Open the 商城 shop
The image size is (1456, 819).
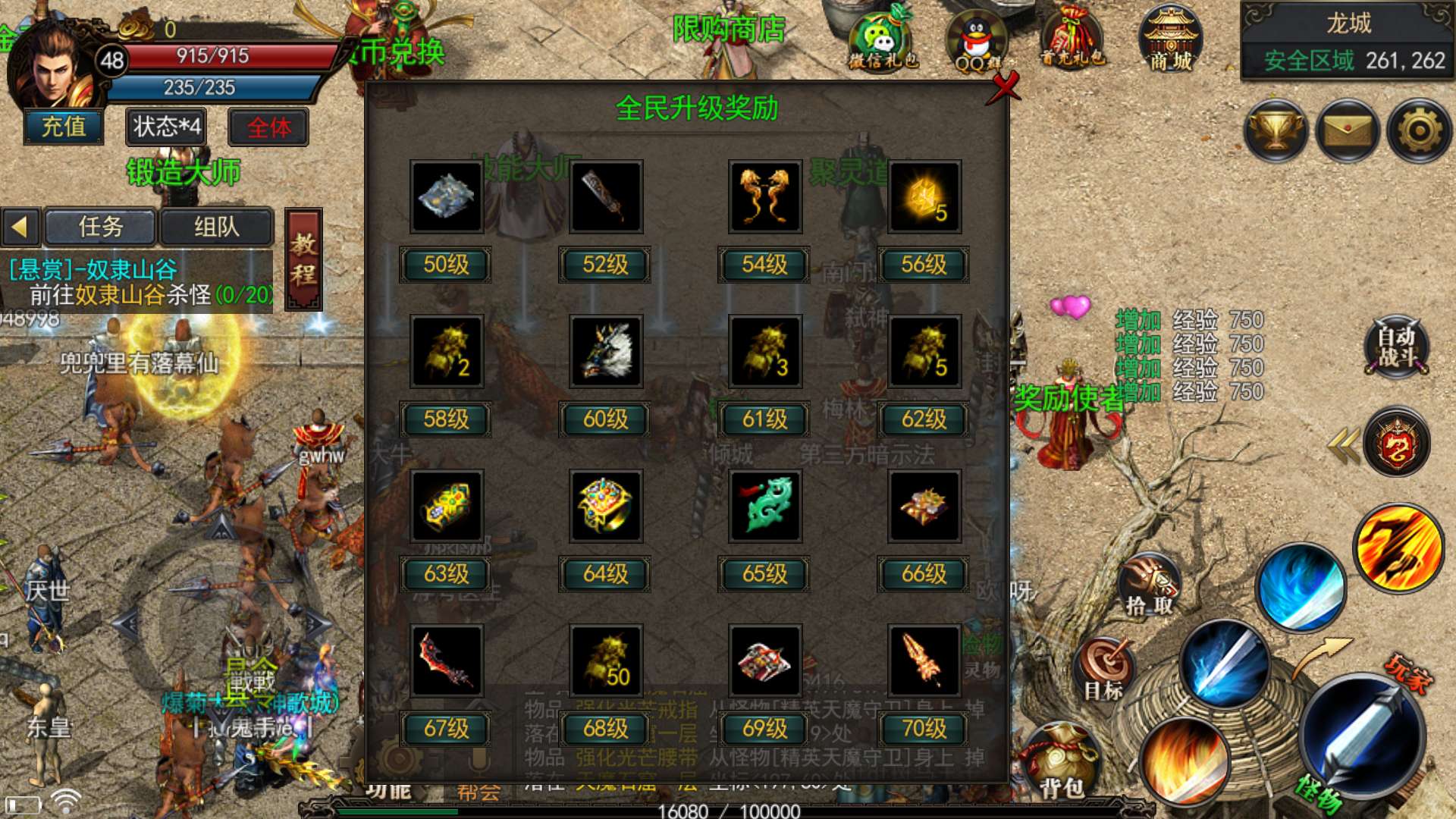tap(1171, 39)
